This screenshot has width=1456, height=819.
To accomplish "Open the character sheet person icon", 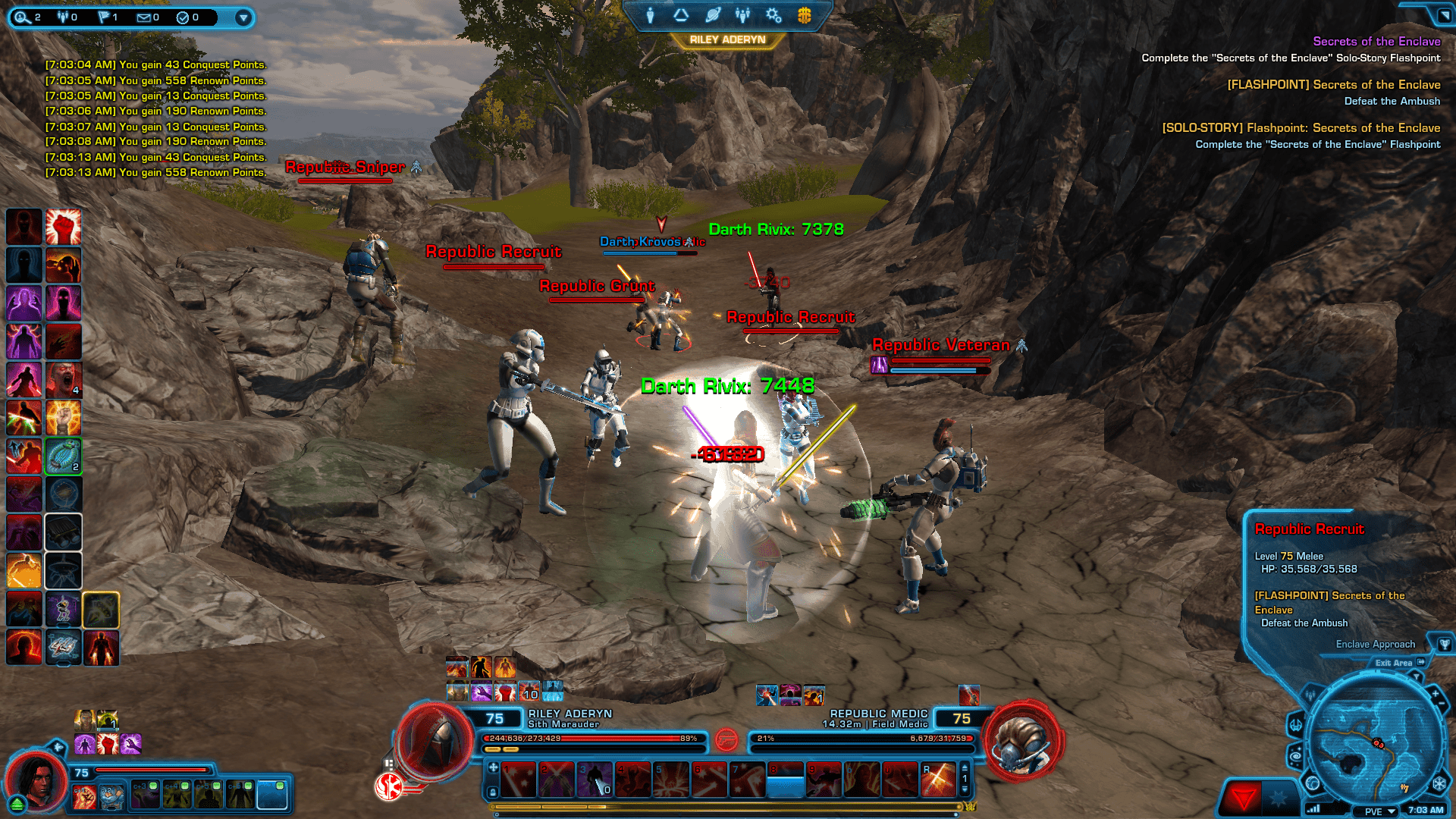I will (x=650, y=15).
